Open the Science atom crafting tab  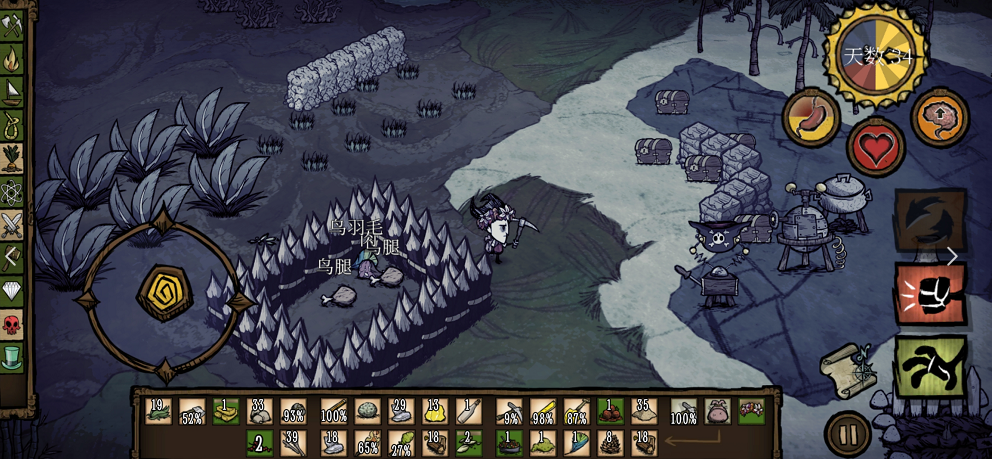click(11, 191)
